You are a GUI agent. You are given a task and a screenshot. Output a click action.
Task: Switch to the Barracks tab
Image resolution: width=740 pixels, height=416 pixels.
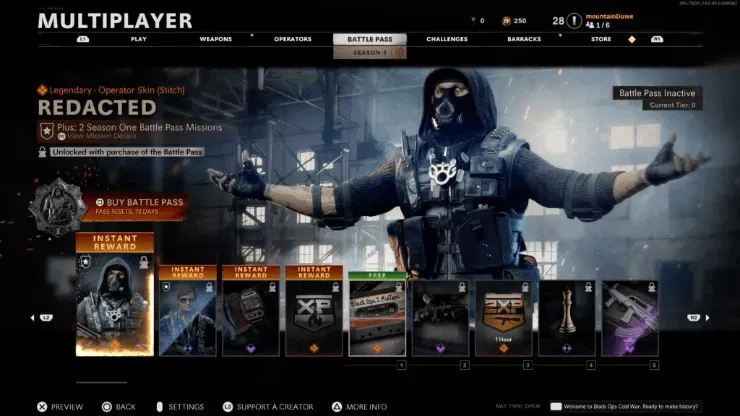pos(526,39)
